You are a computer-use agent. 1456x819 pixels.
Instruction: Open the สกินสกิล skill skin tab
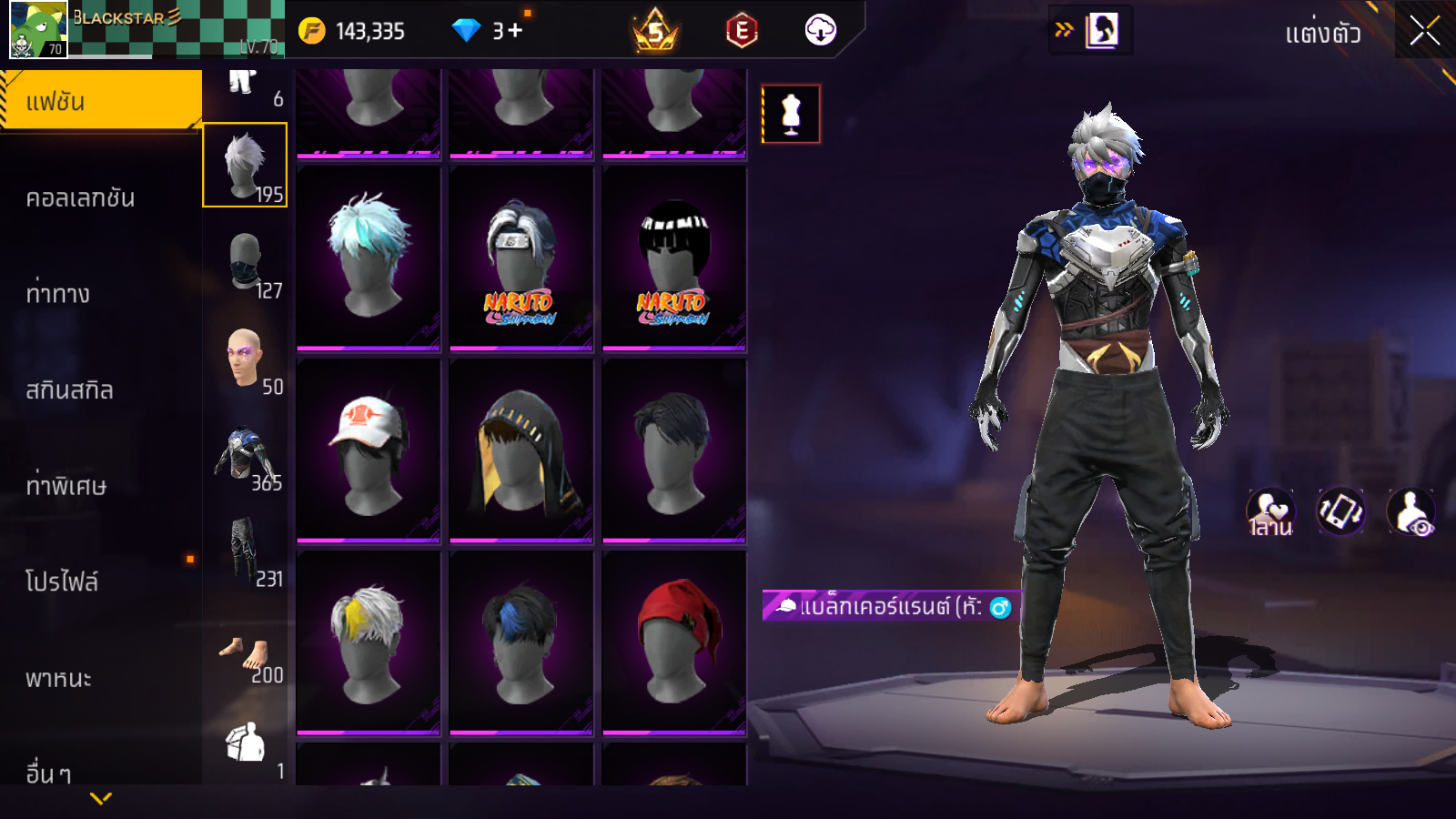point(70,390)
